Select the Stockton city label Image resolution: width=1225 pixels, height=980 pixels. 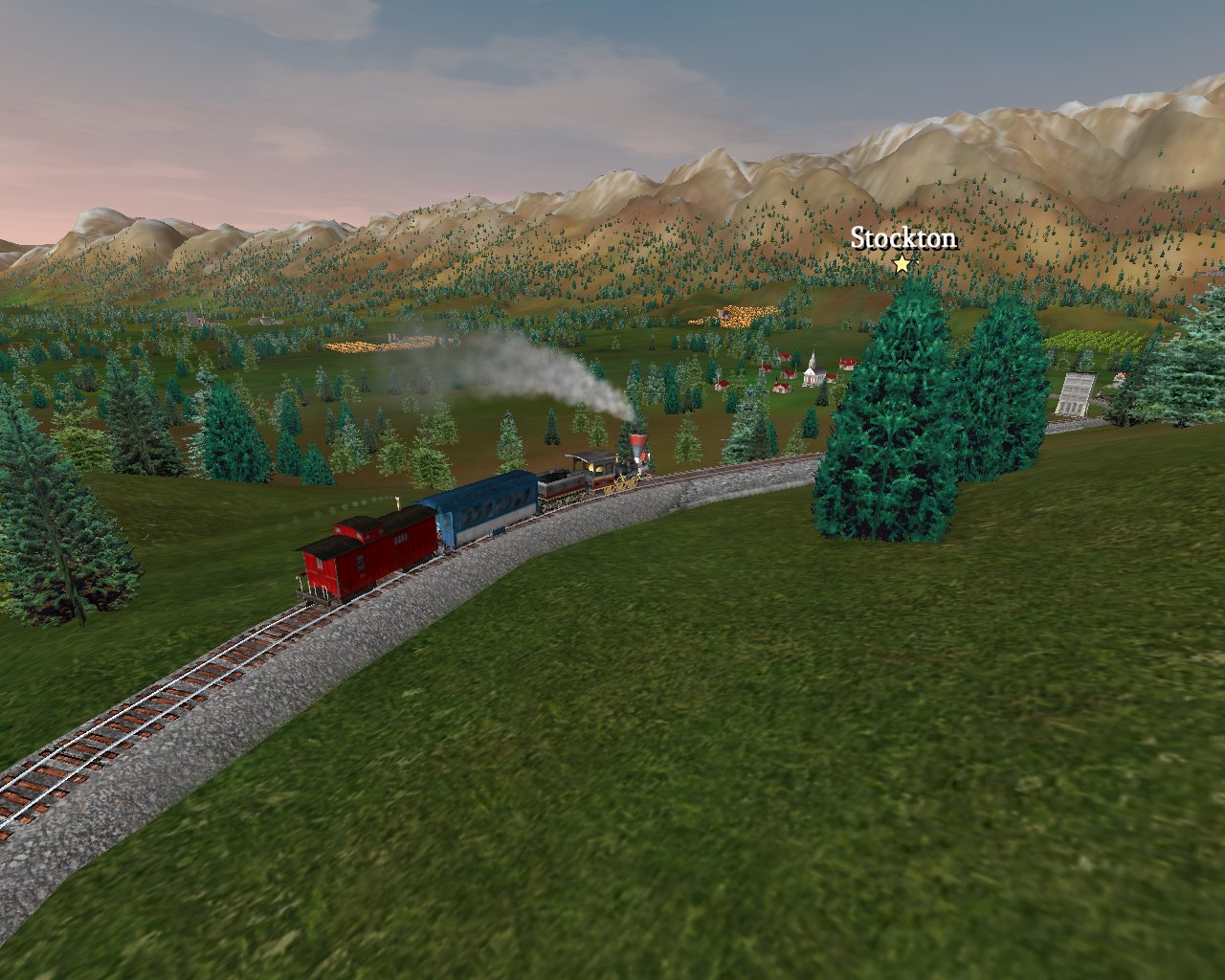point(902,238)
